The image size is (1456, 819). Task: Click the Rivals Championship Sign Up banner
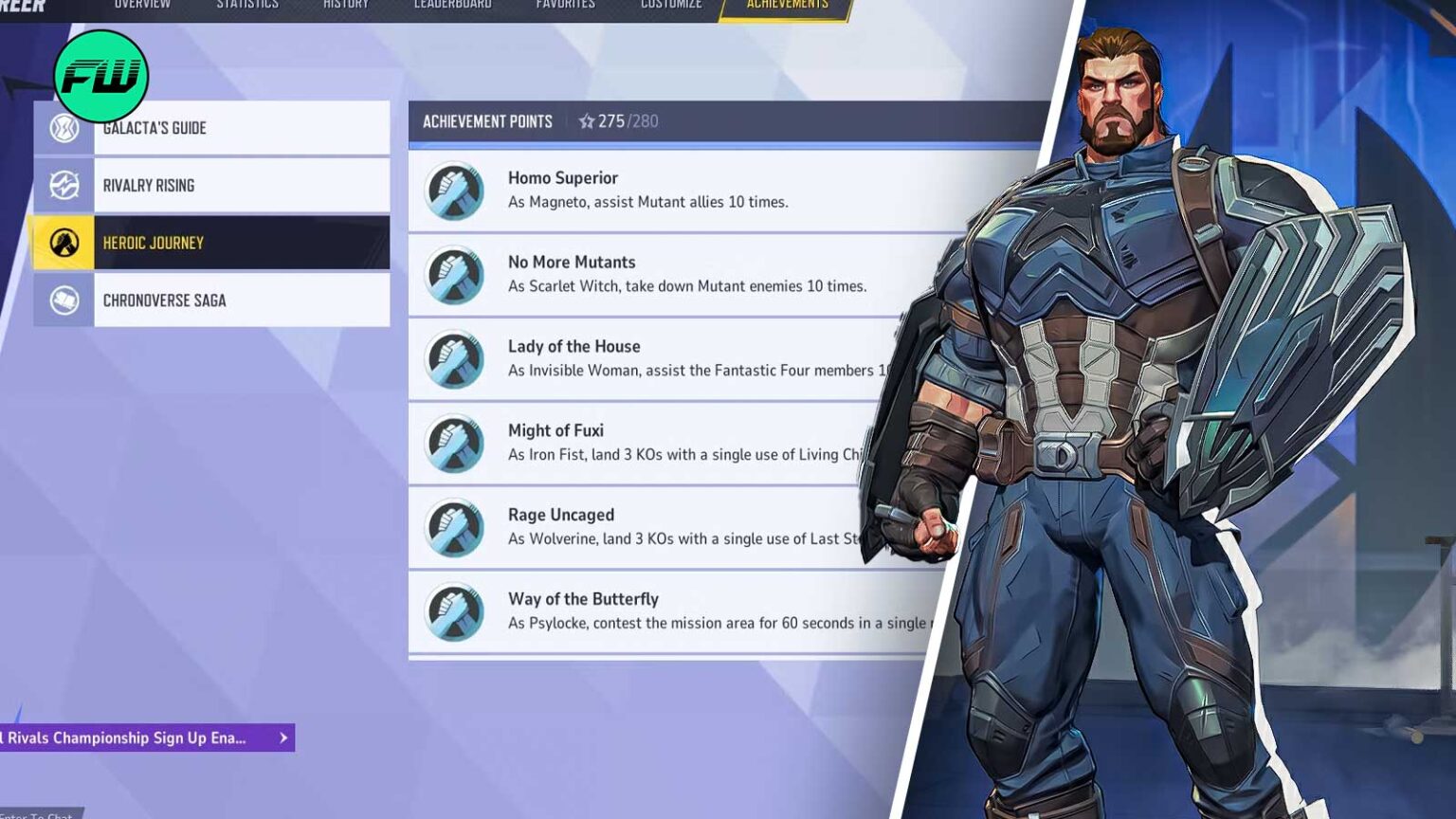123,737
